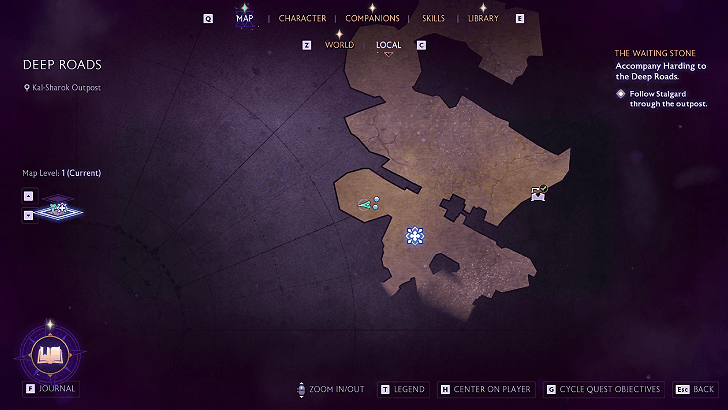Open the Journal book icon
The image size is (728, 410).
[x=49, y=353]
